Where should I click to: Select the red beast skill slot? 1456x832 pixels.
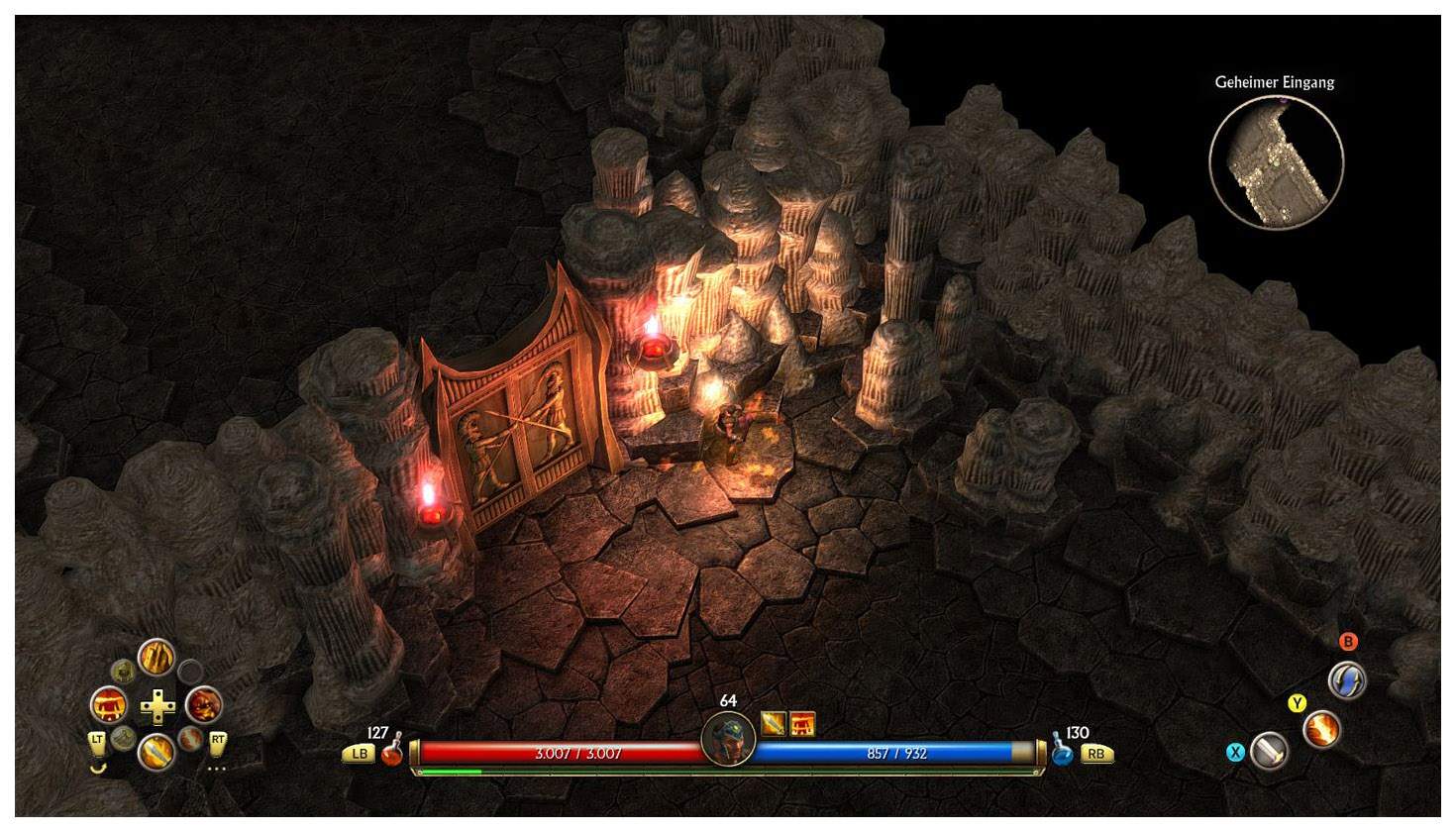(x=203, y=705)
